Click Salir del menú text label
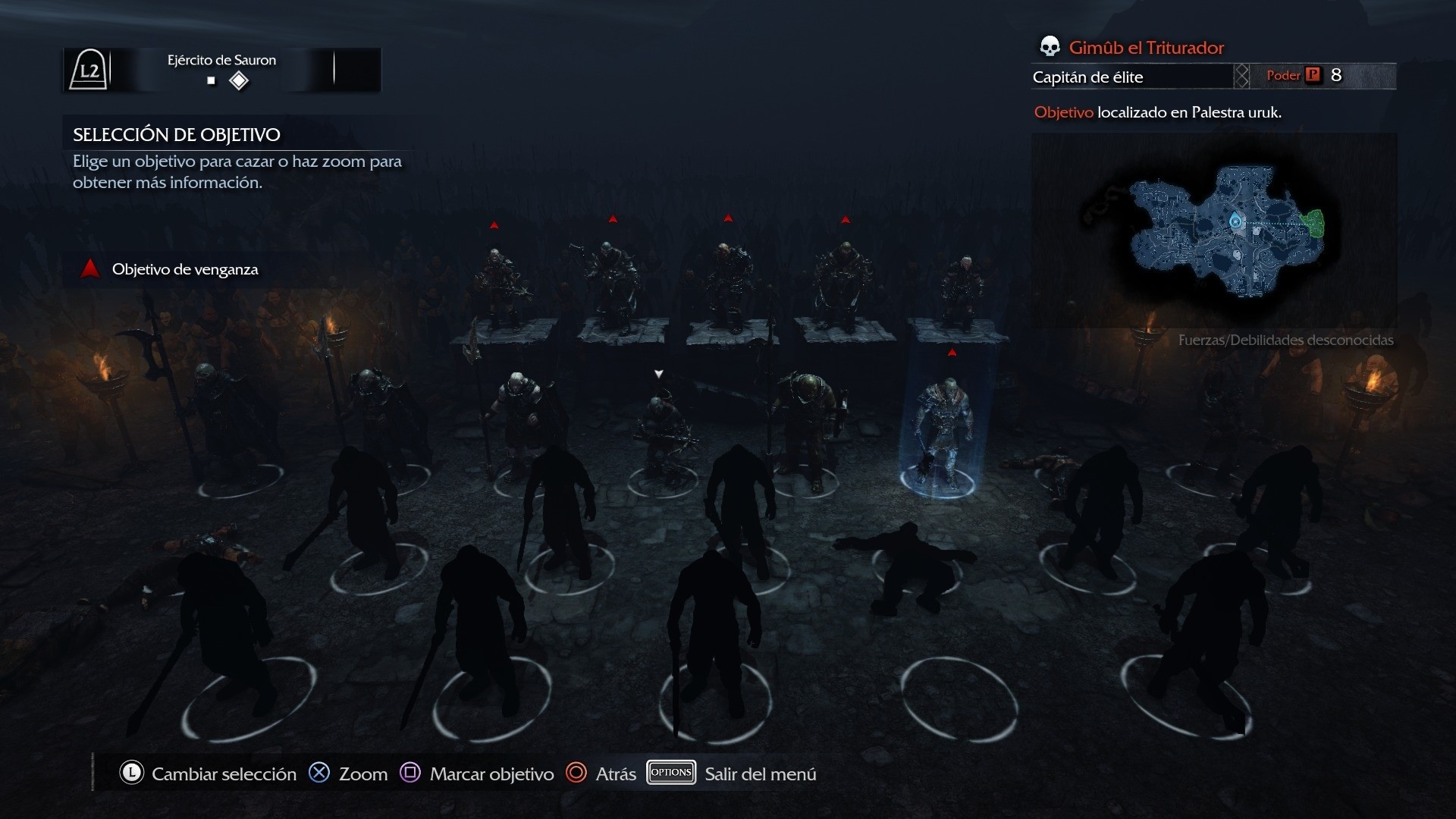 pos(760,774)
